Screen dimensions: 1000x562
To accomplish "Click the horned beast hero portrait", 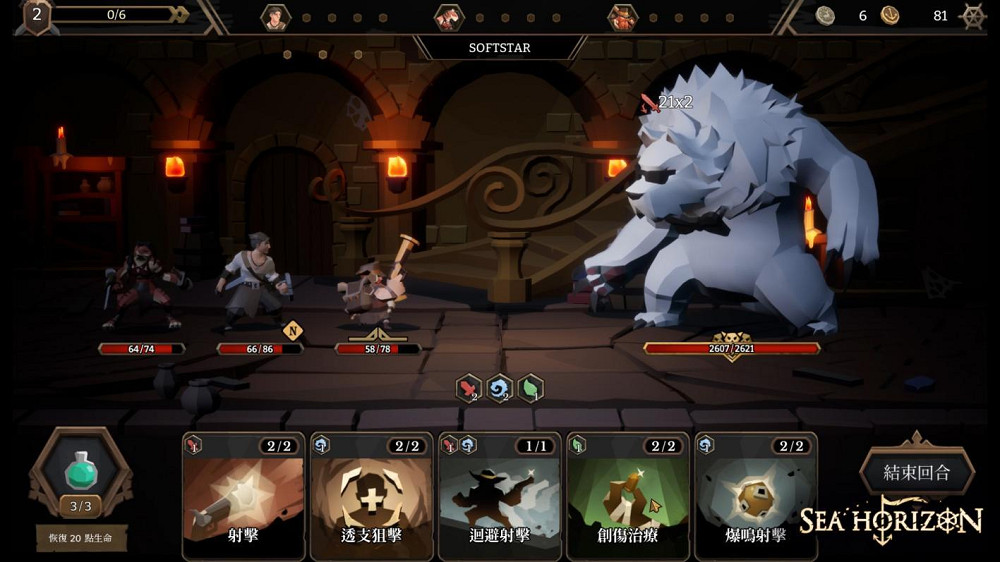I will click(622, 17).
